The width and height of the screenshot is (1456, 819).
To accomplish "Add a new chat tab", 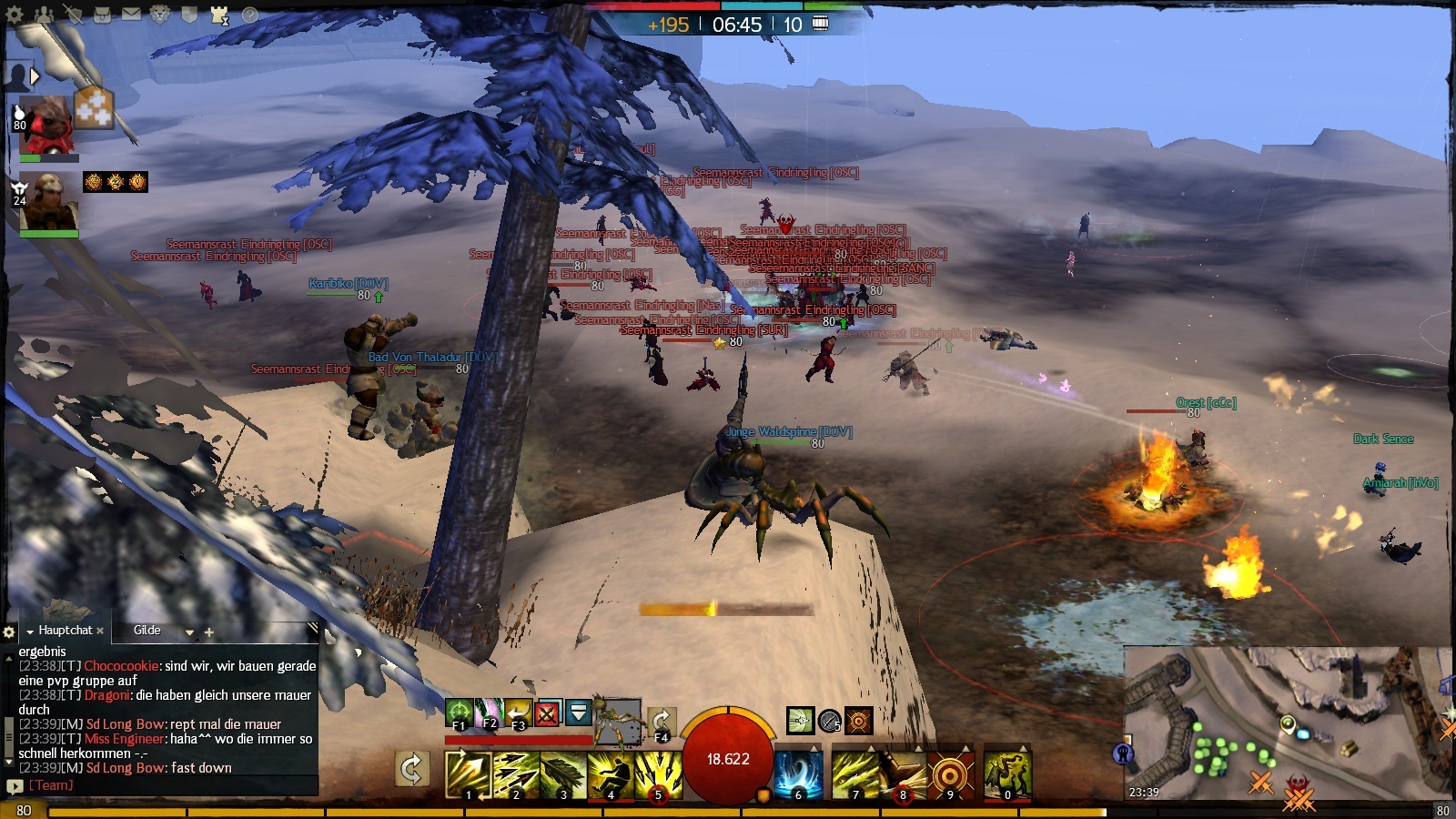I will point(208,632).
